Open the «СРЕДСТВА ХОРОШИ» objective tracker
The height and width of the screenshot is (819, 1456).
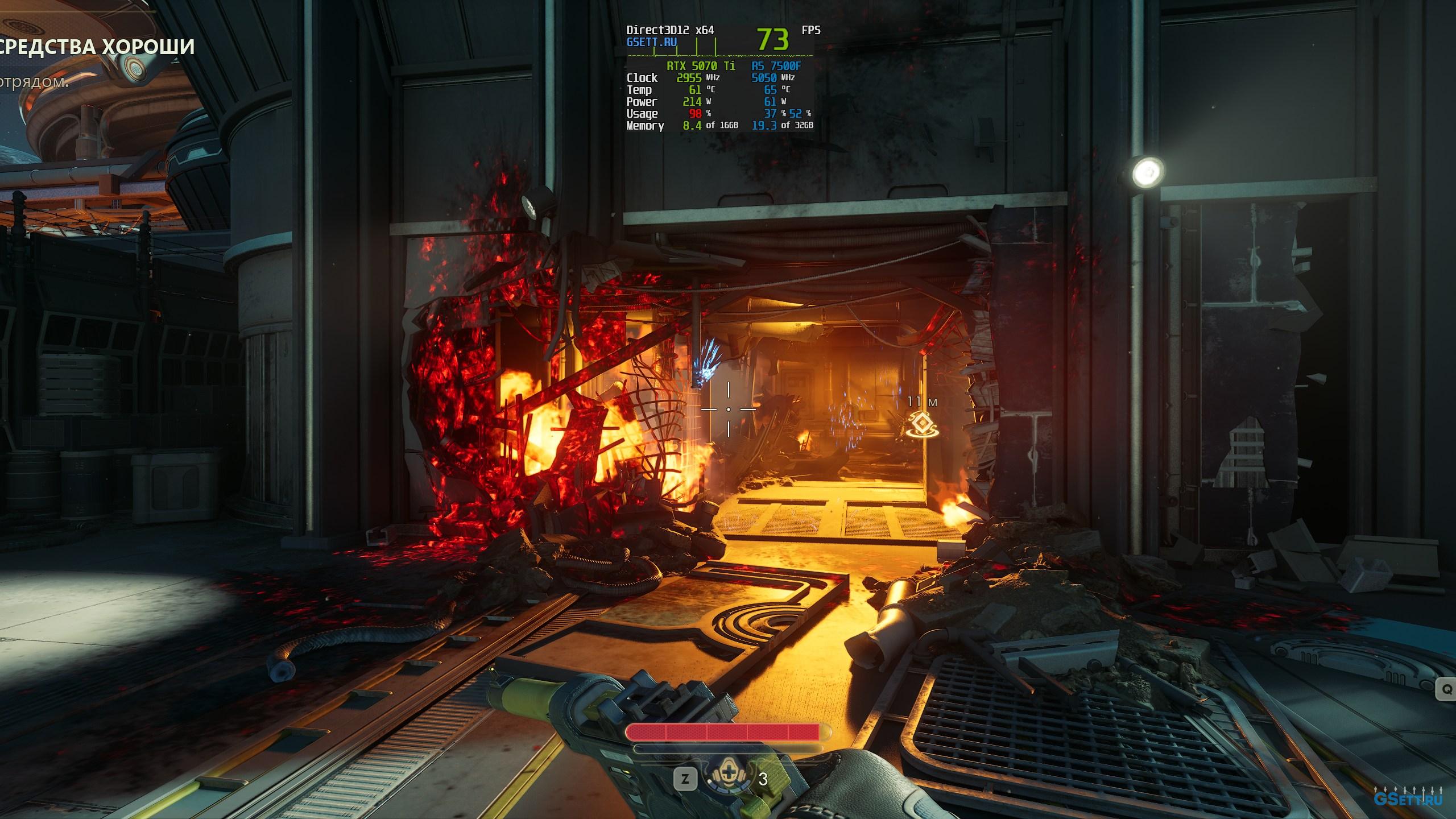(x=97, y=47)
